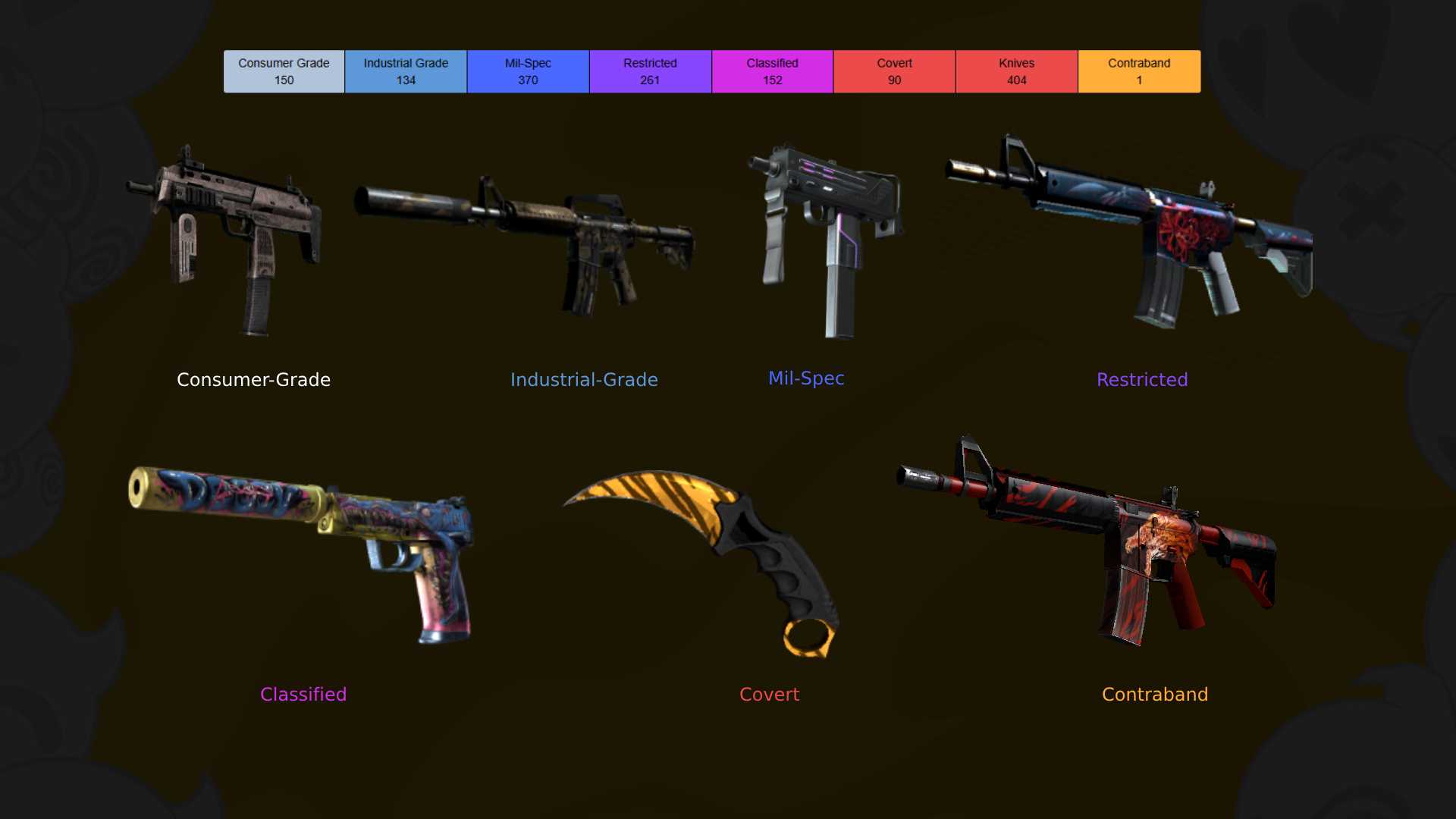Select the Restricted segment showing 261
1456x819 pixels.
pos(650,71)
